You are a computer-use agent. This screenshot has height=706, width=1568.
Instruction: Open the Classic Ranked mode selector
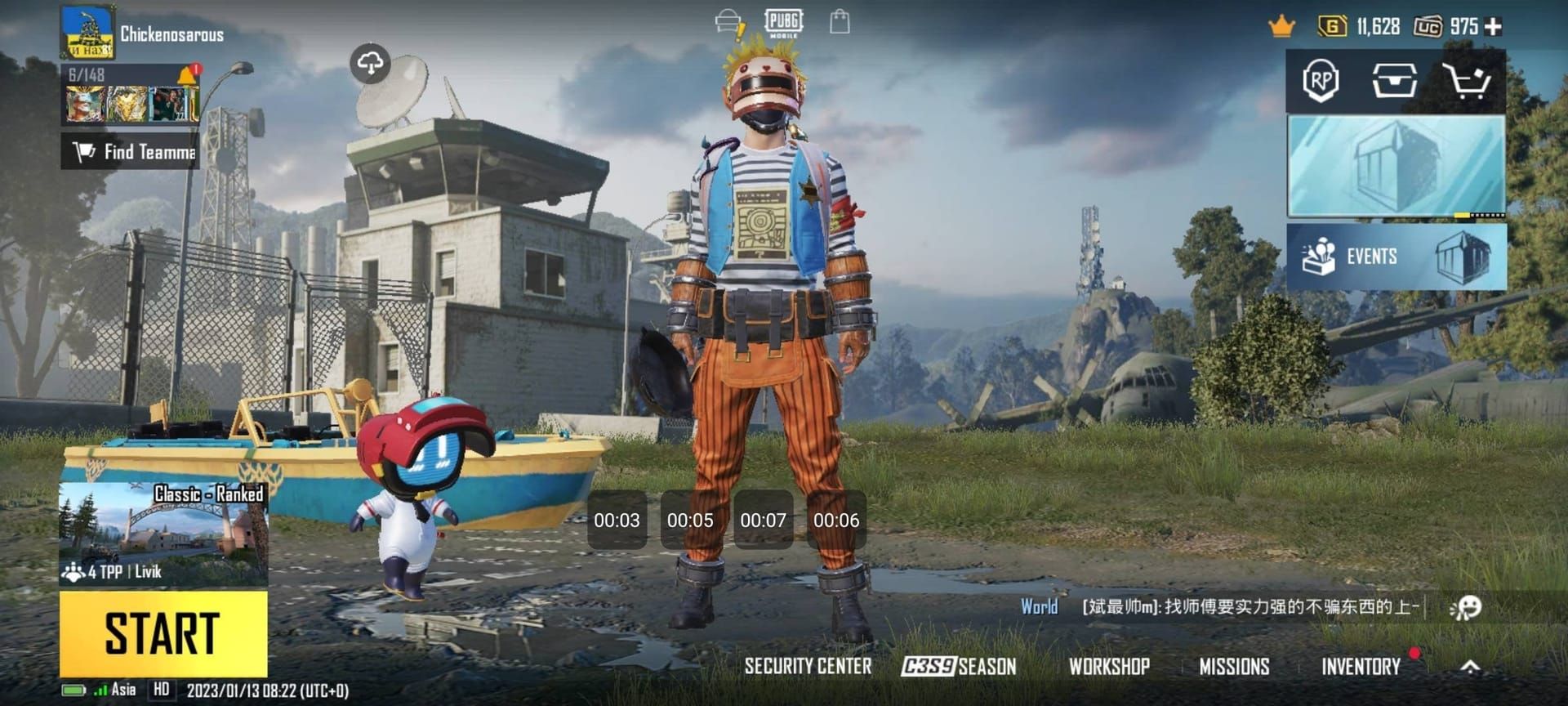pos(163,533)
